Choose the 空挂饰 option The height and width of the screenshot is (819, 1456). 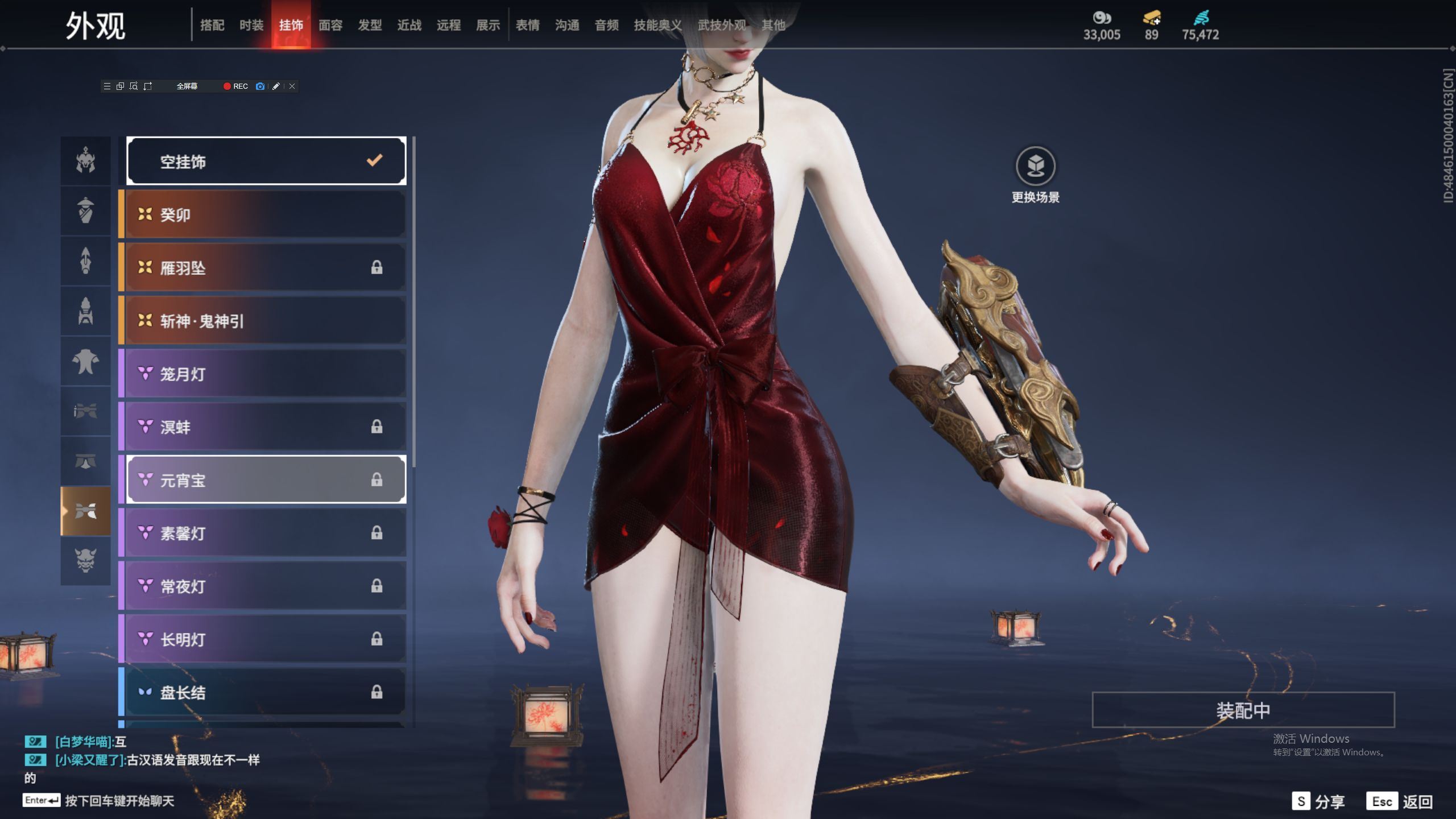click(x=266, y=162)
